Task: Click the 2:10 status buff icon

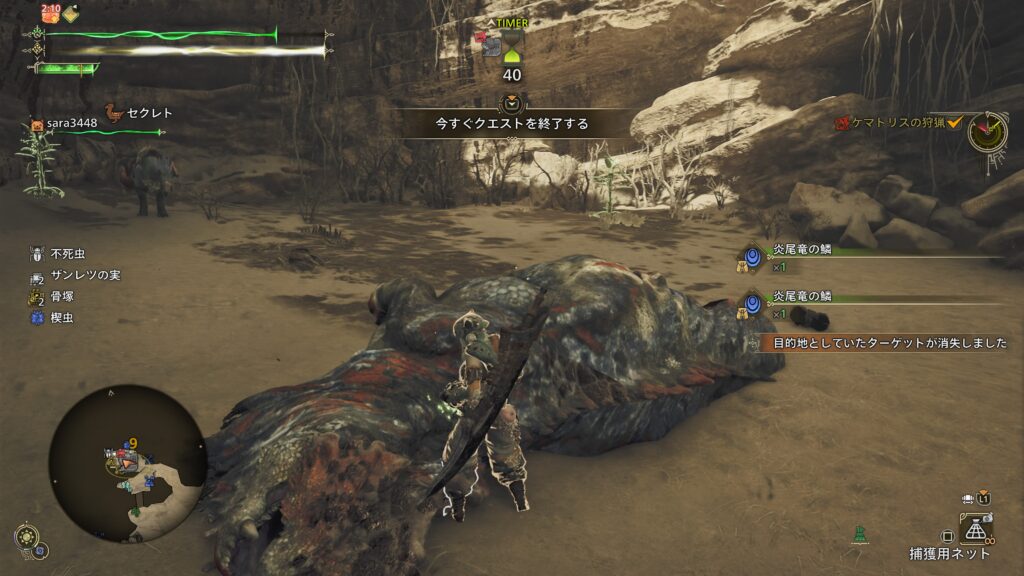Action: tap(51, 13)
